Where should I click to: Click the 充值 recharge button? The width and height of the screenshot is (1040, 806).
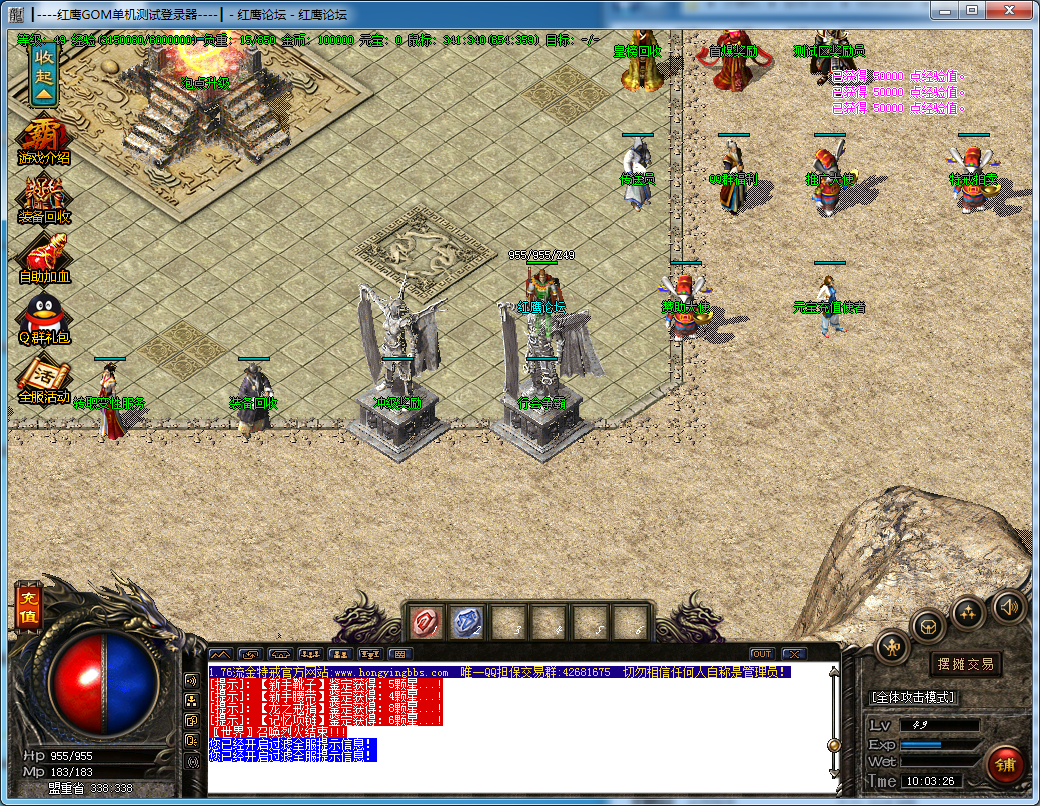[x=25, y=607]
